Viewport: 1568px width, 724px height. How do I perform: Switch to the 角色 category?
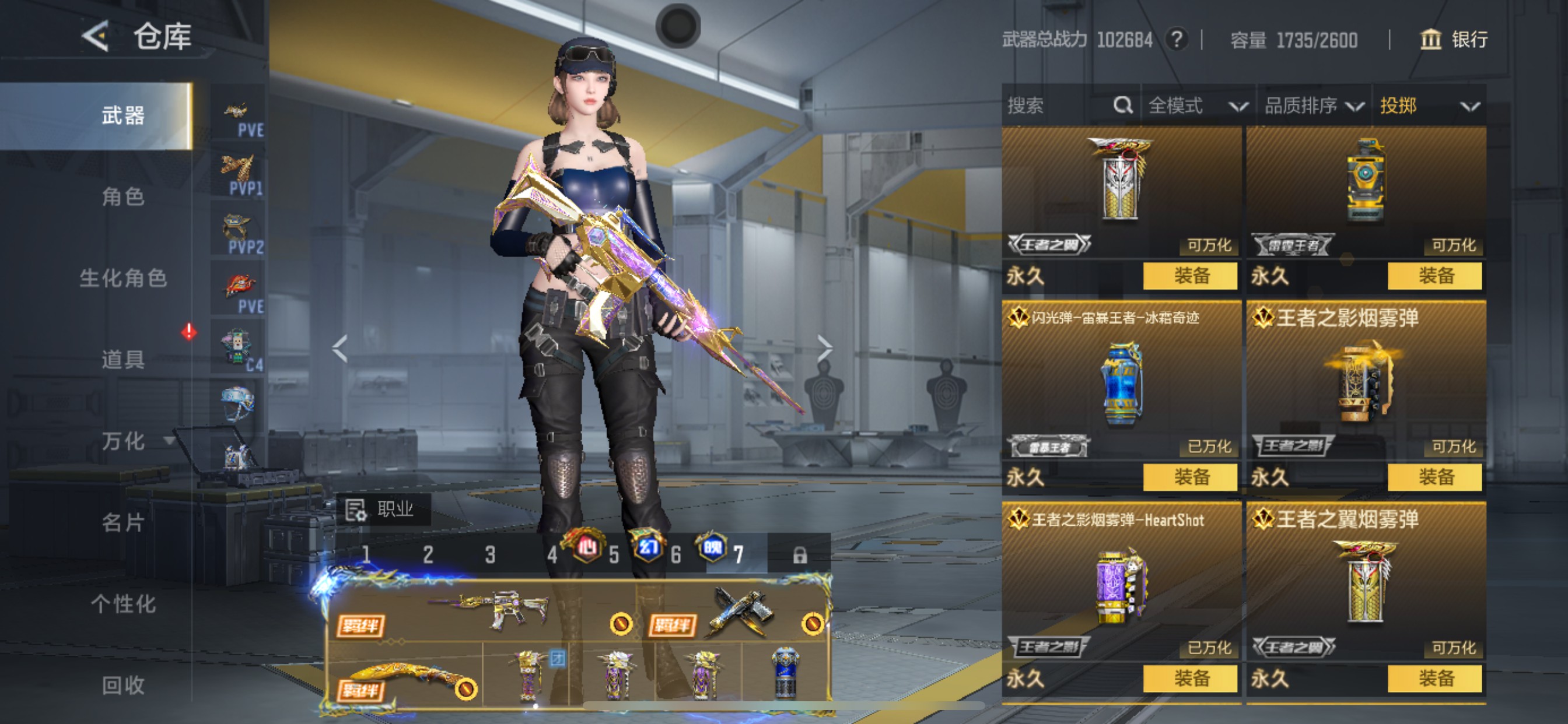pyautogui.click(x=123, y=196)
